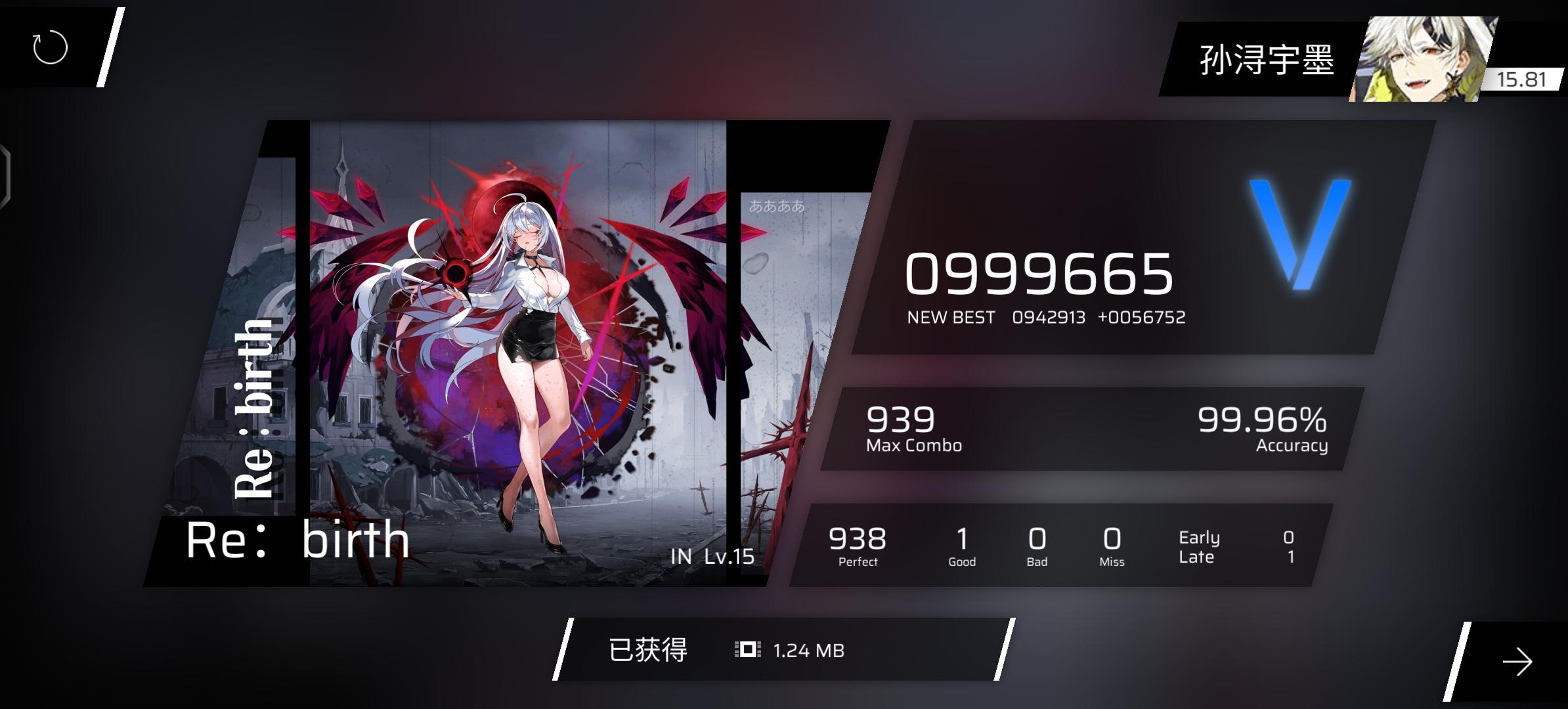This screenshot has height=709, width=1568.
Task: Toggle the Late timing indicator
Action: (x=1198, y=556)
